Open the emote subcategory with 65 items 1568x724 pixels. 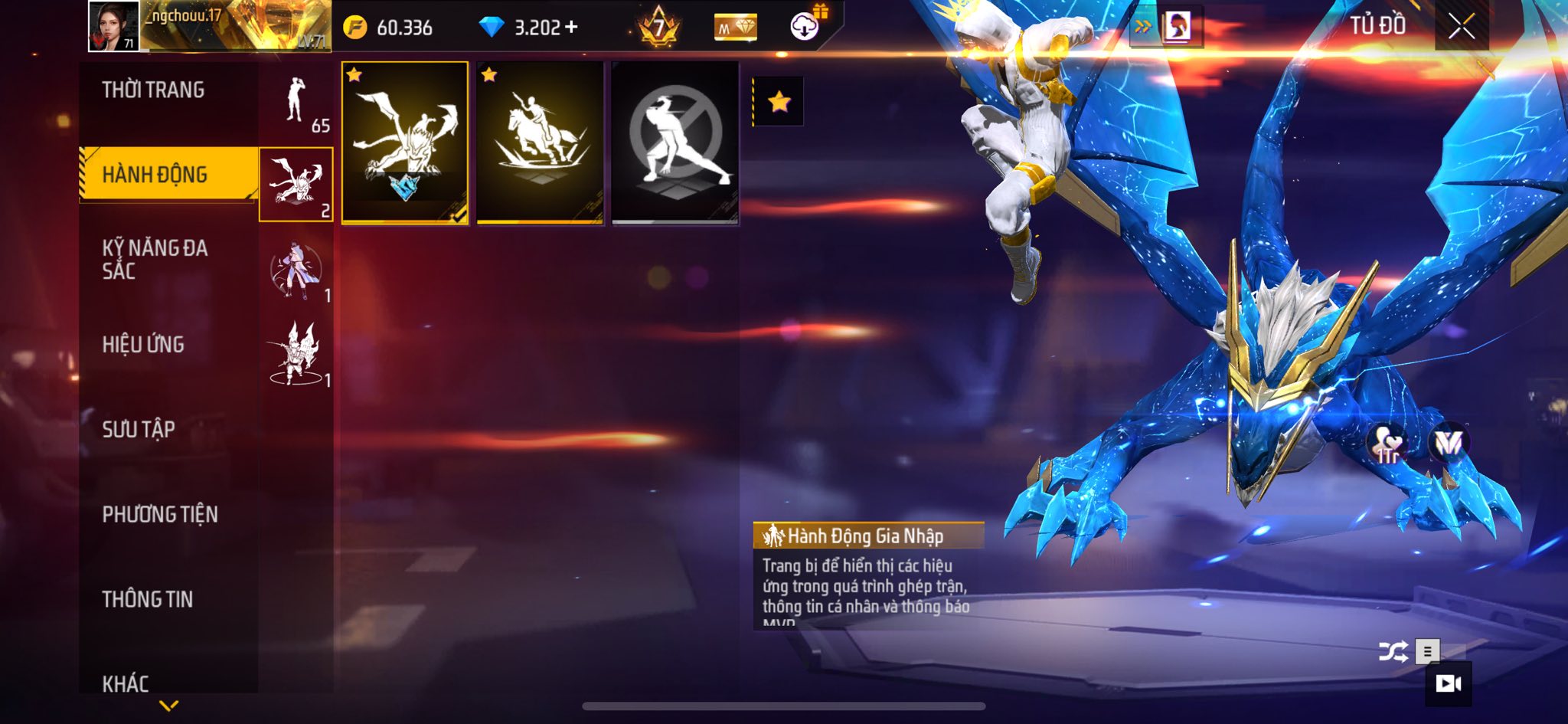[296, 102]
